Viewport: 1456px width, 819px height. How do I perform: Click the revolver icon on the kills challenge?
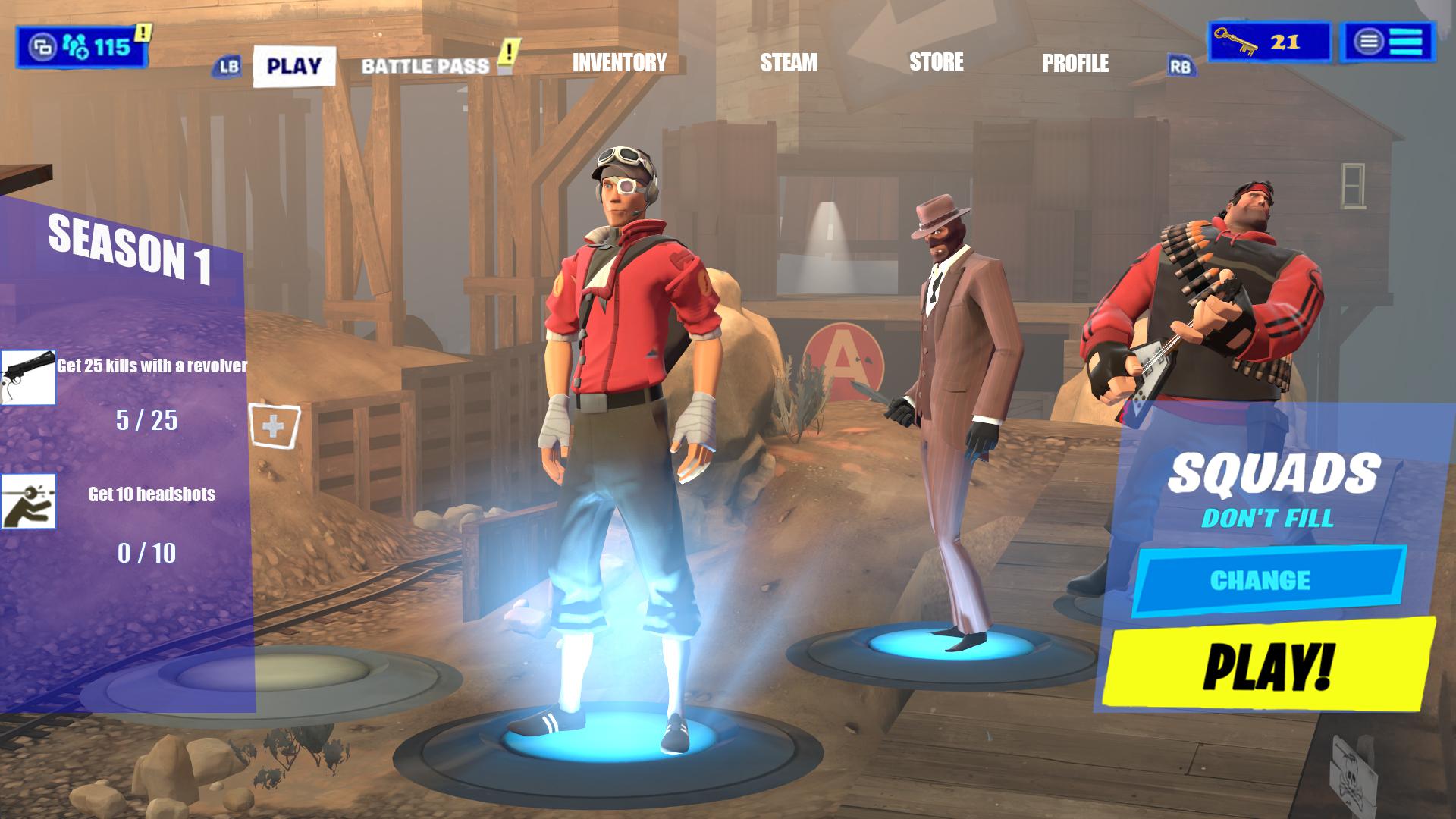(x=30, y=378)
